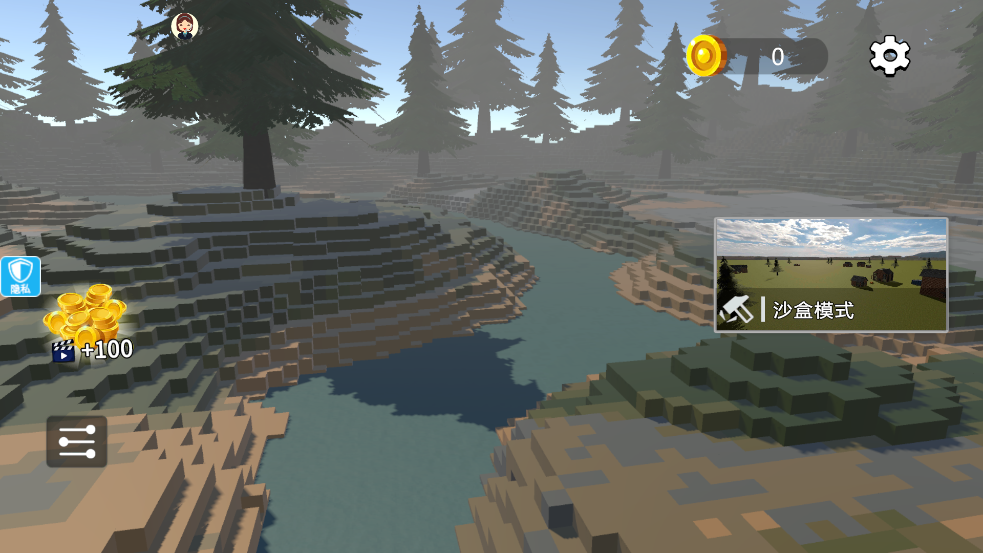983x553 pixels.
Task: Open the blue 隐私 privacy shield
Action: click(x=21, y=276)
